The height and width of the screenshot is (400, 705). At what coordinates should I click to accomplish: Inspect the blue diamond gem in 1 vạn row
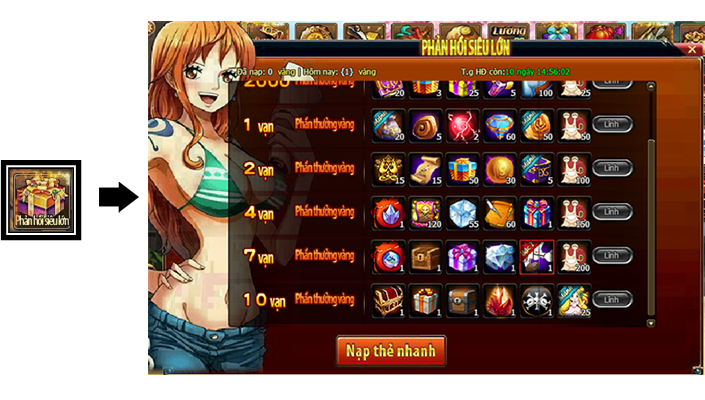pyautogui.click(x=498, y=124)
